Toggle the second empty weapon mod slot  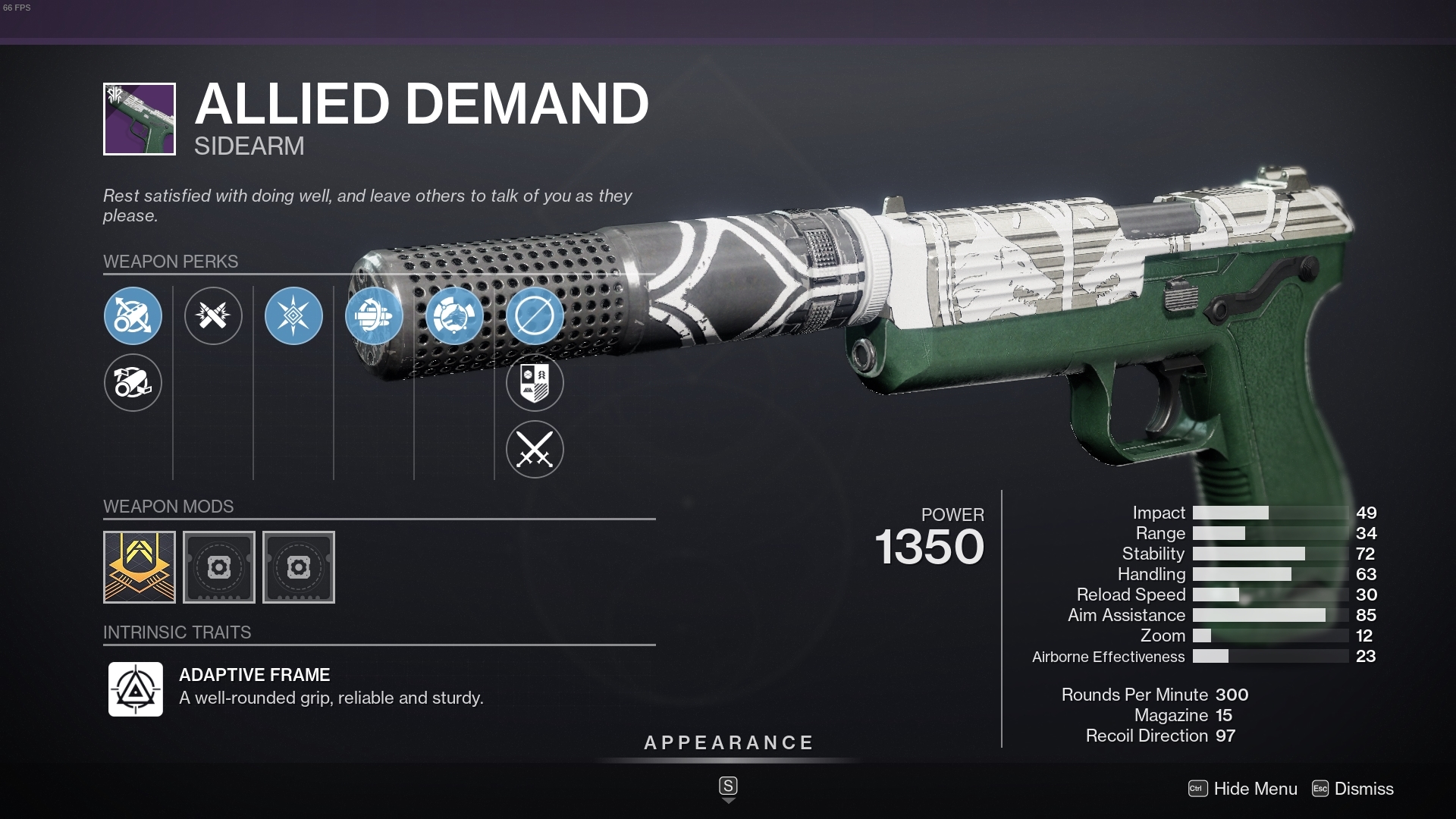click(298, 566)
